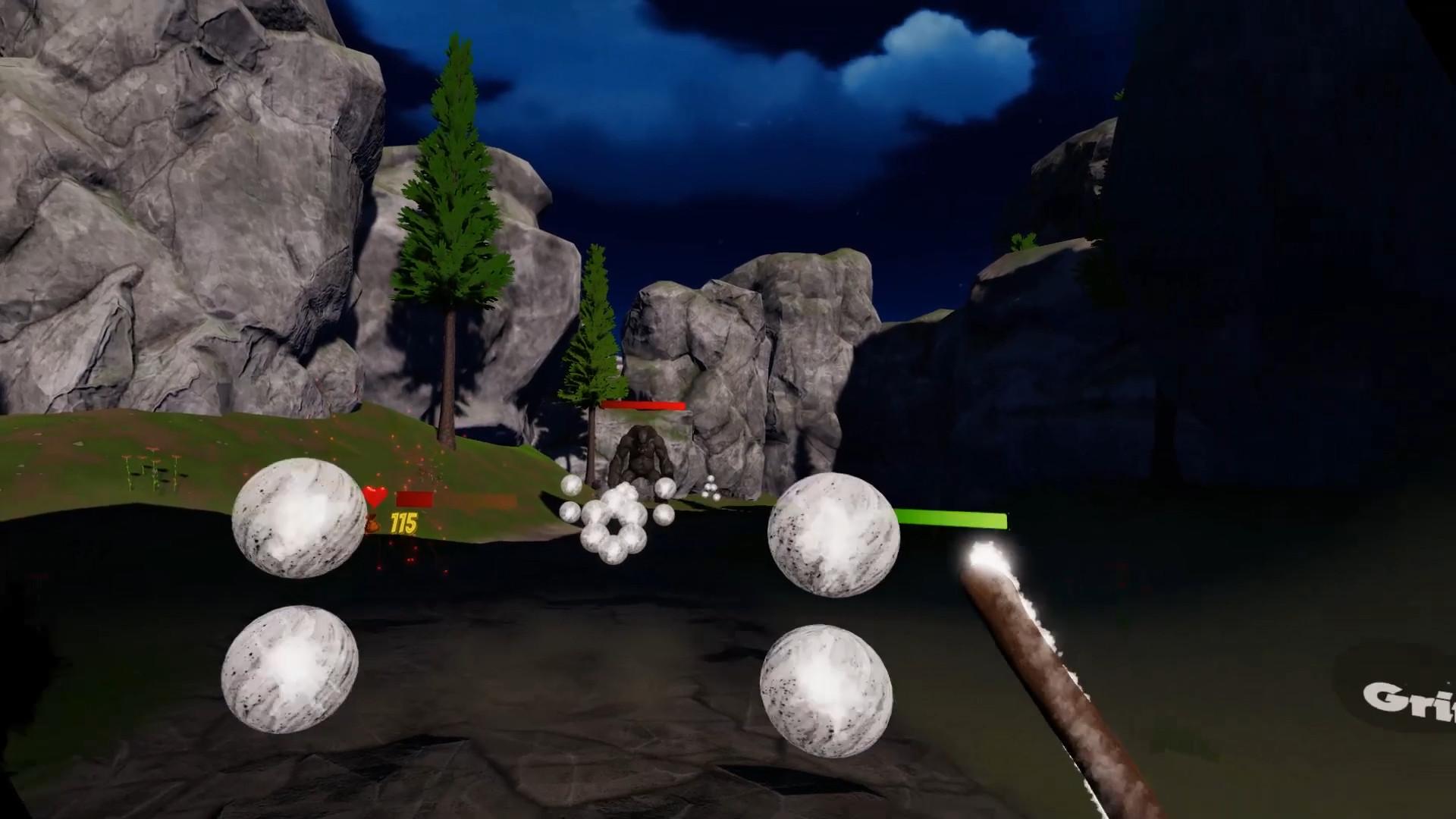Toggle the troll enemy's red health bar
Viewport: 1456px width, 819px height.
pyautogui.click(x=643, y=406)
